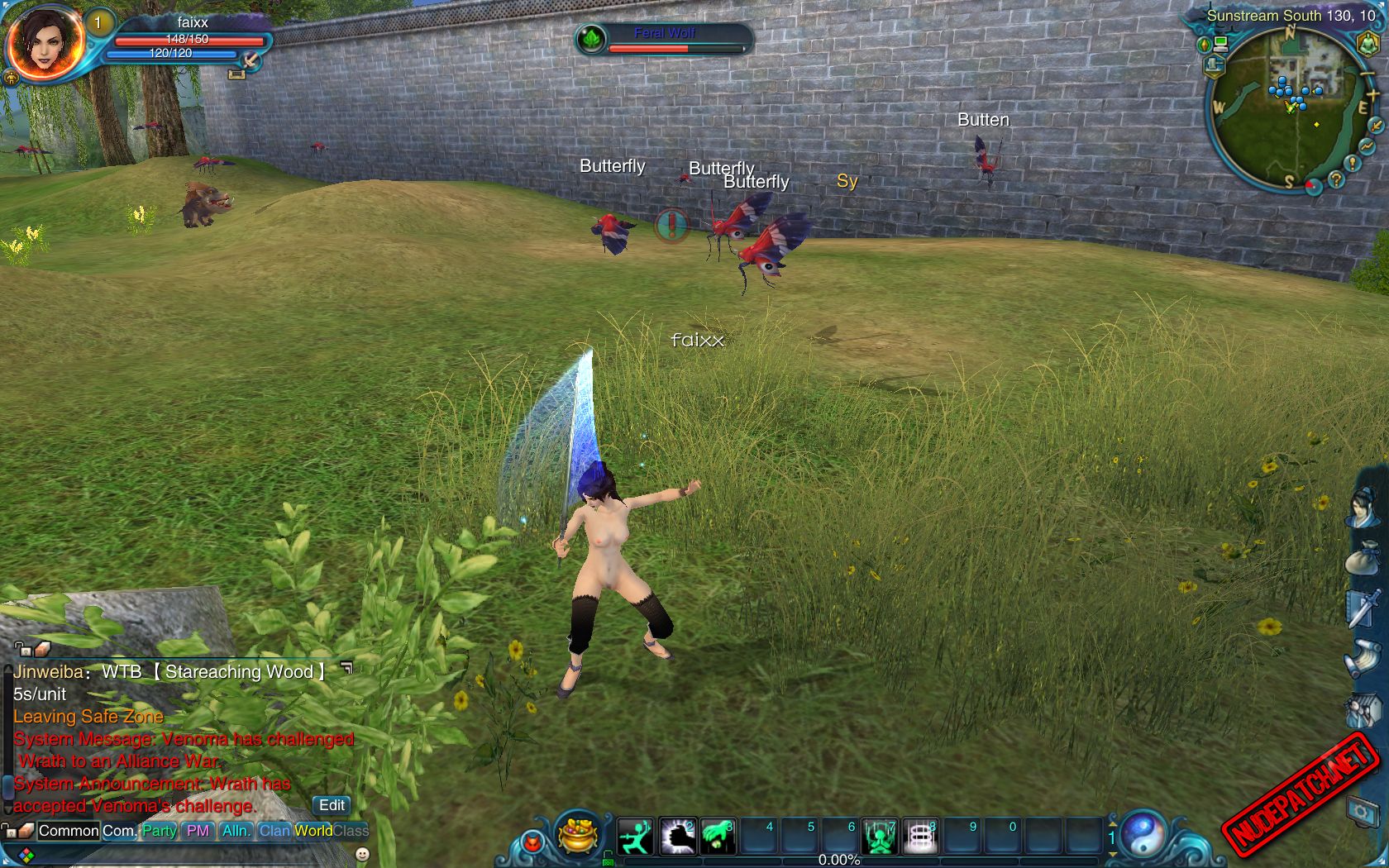
Task: Click the Edit button in chat
Action: [332, 805]
